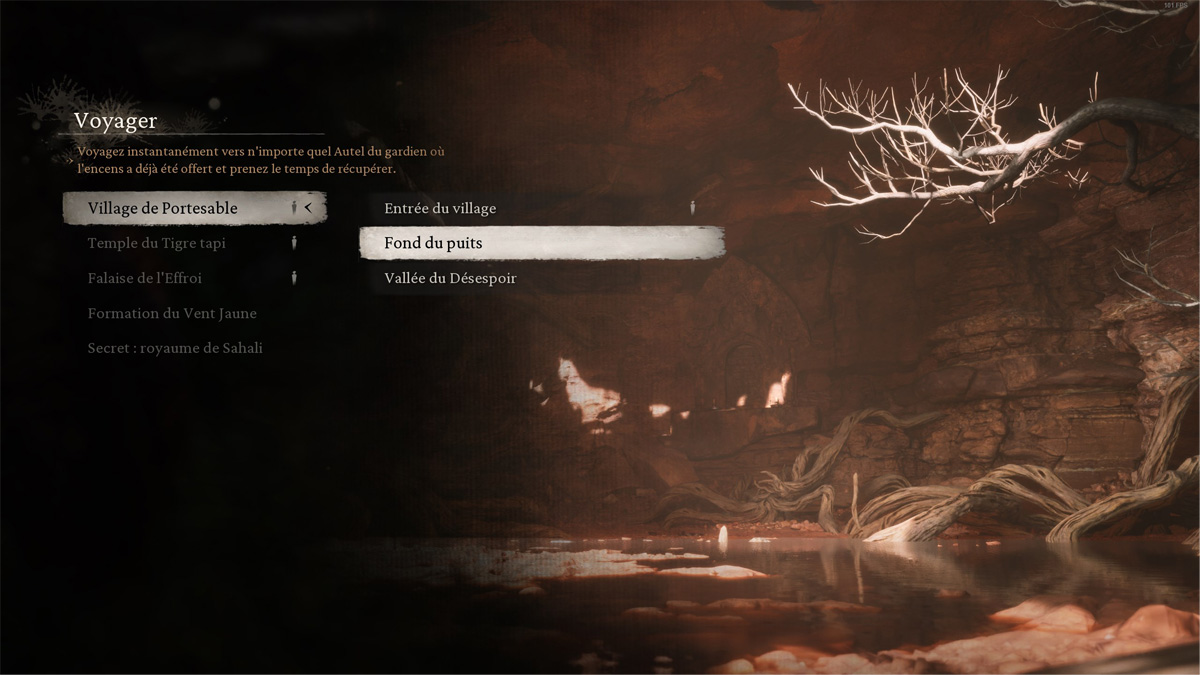The height and width of the screenshot is (675, 1200).
Task: Choose Temple du Tigre tapi region
Action: 156,243
